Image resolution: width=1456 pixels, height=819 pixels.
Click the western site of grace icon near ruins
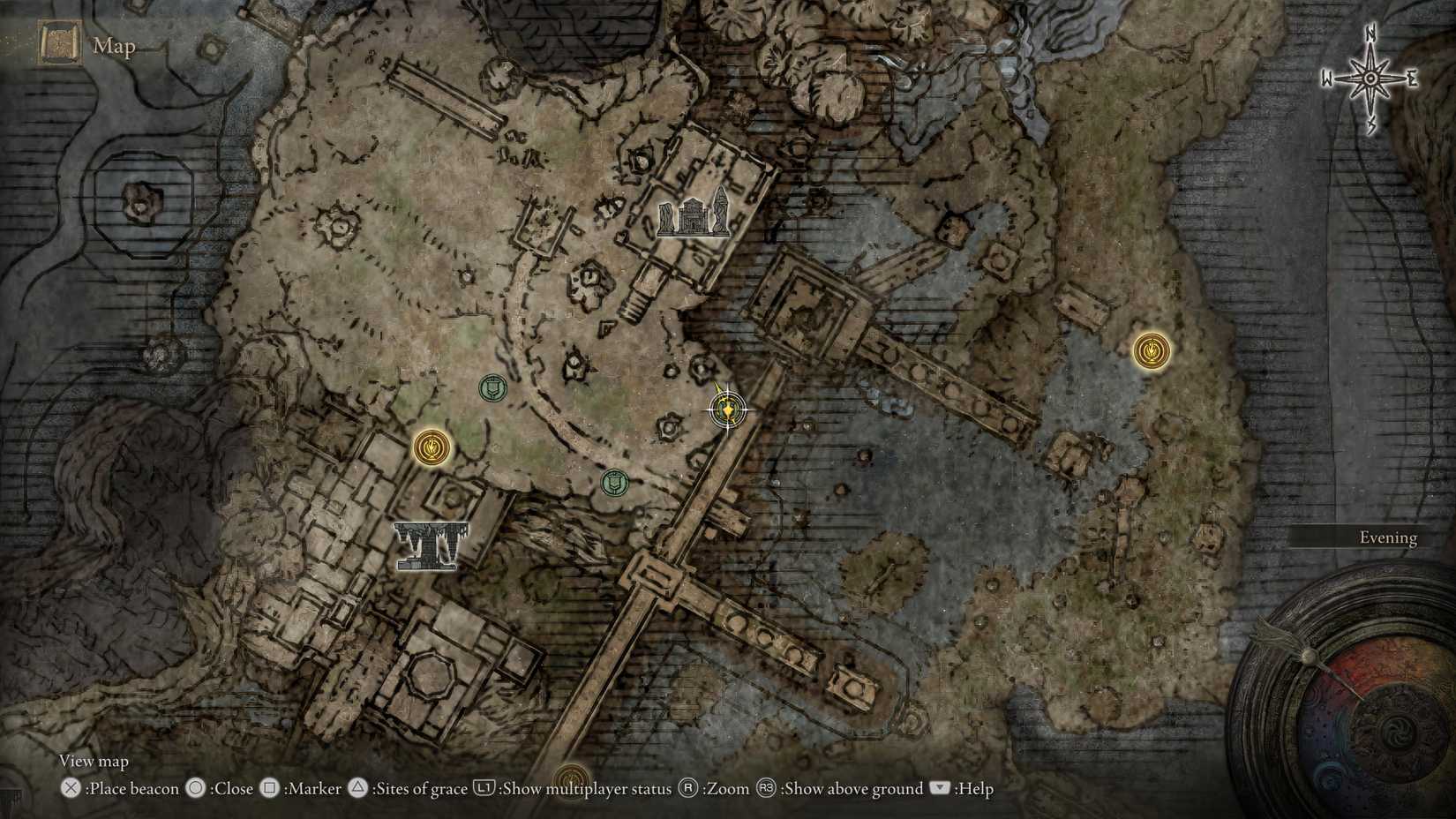pyautogui.click(x=431, y=448)
